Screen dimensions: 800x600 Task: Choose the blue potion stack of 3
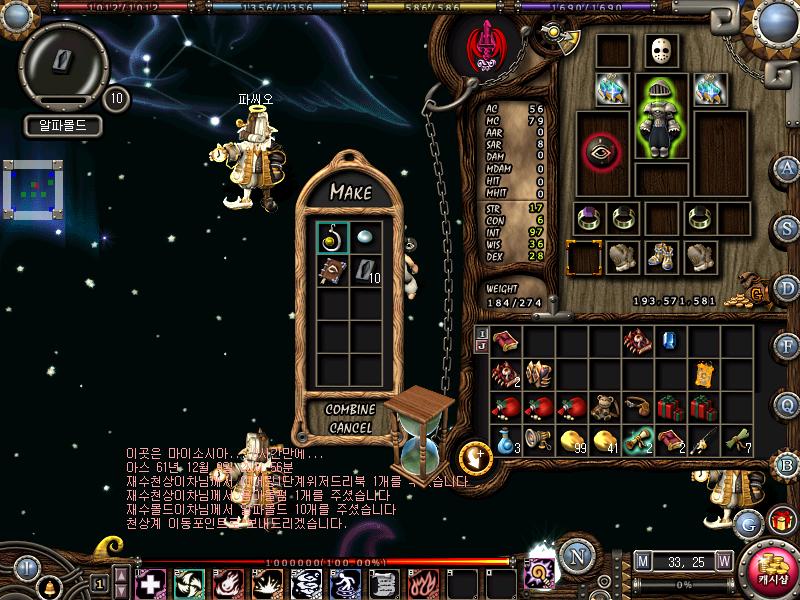pos(506,440)
